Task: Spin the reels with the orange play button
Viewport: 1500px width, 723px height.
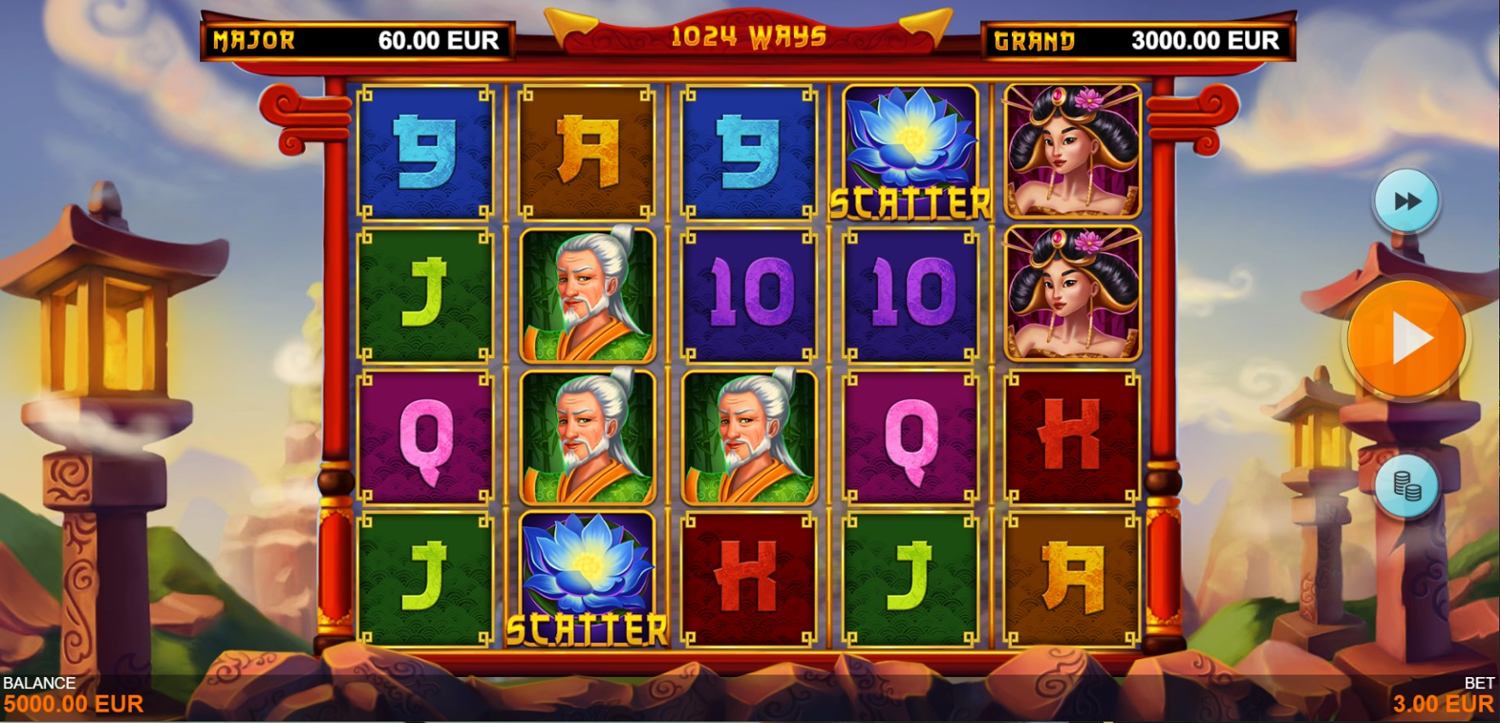Action: point(1407,340)
